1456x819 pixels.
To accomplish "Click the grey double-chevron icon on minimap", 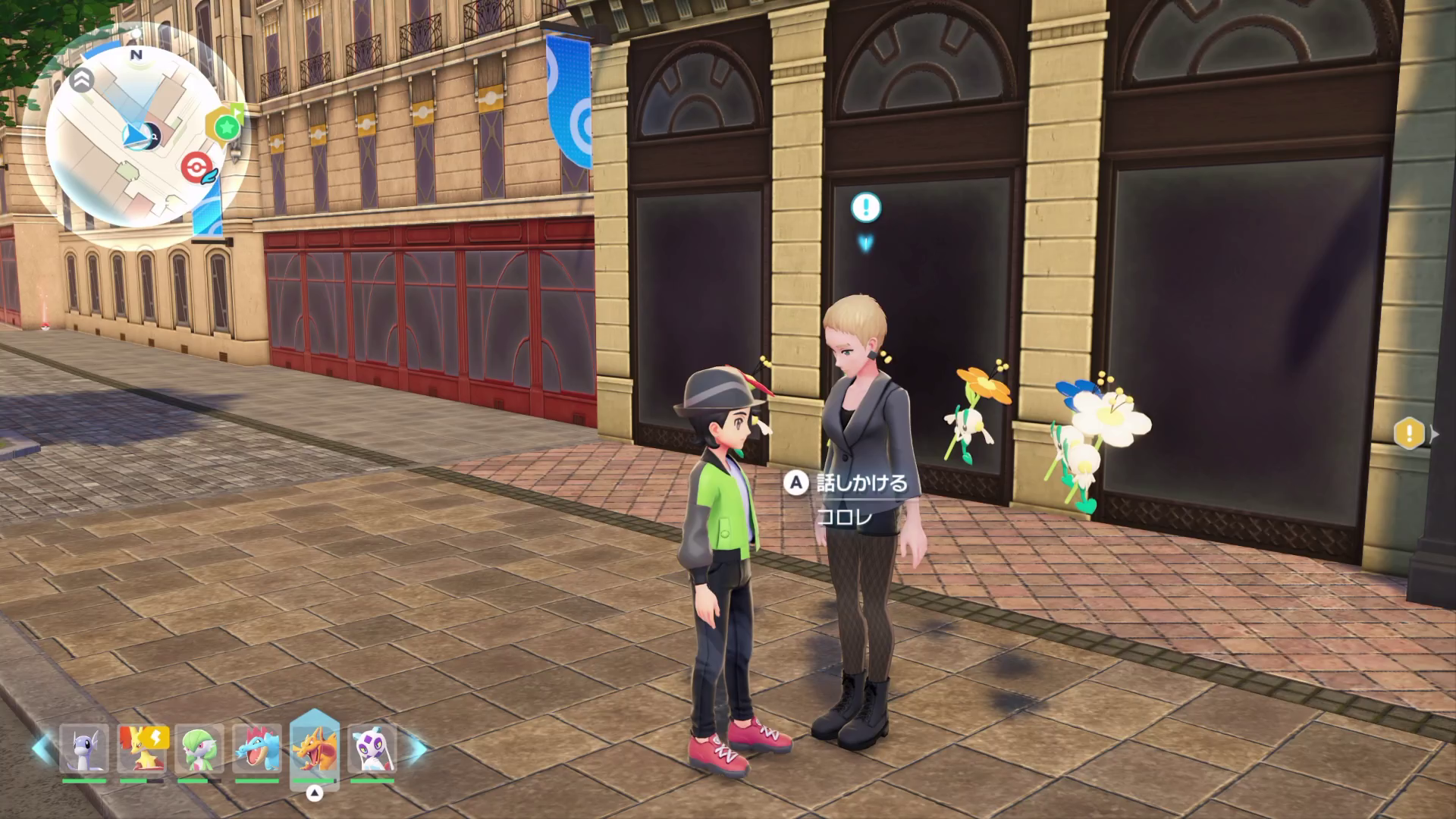I will [x=83, y=79].
